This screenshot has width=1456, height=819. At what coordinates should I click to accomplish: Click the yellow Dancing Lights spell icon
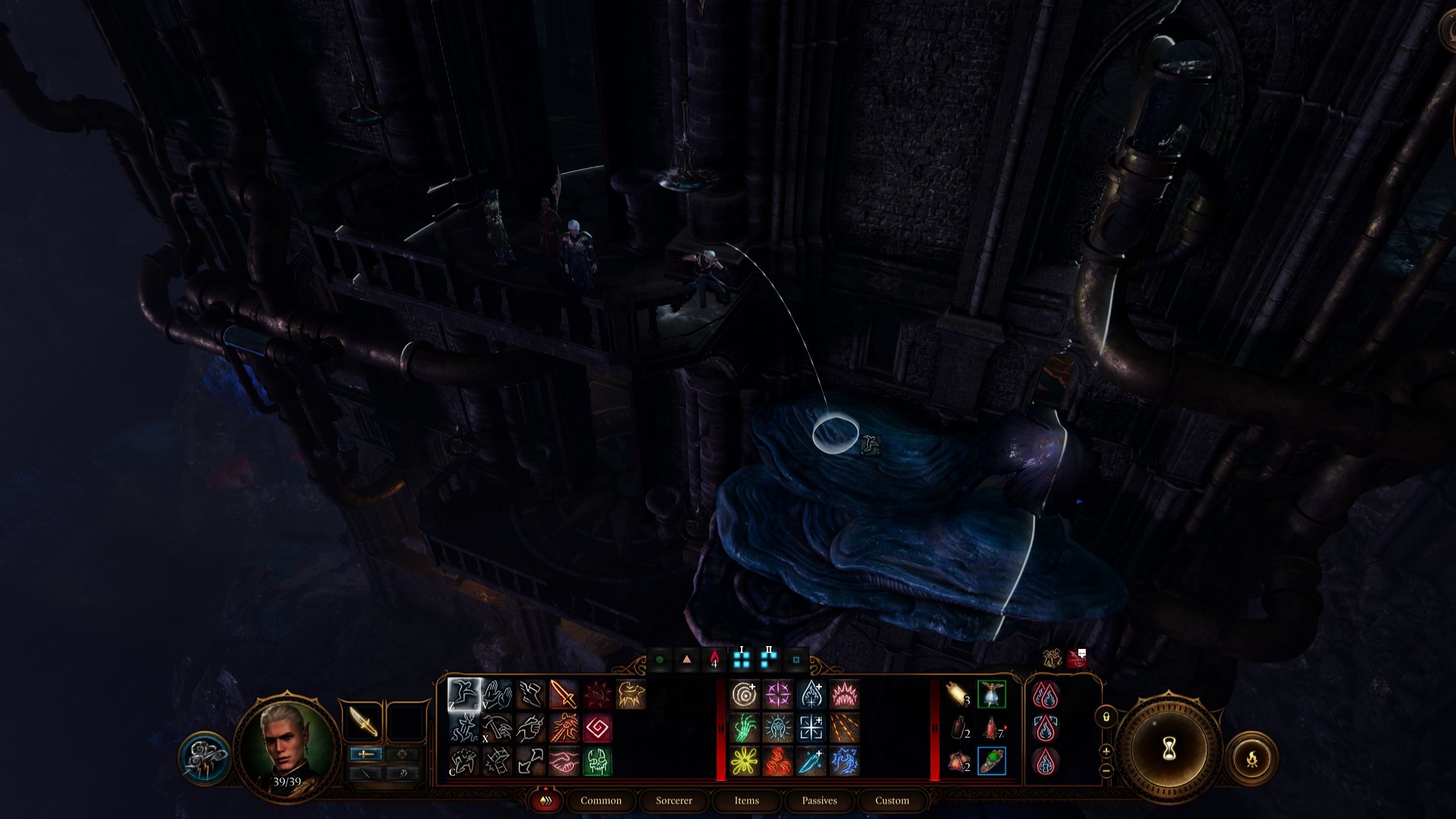[744, 762]
